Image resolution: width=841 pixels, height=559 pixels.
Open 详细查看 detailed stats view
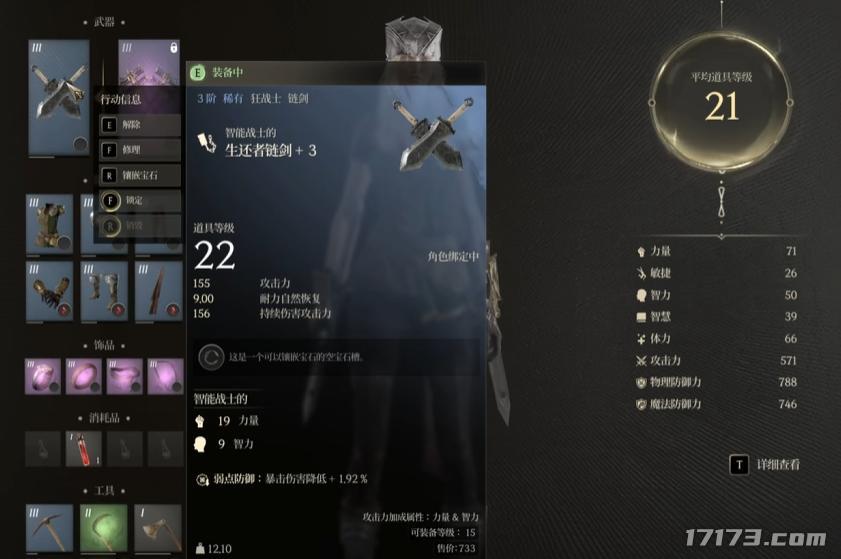pos(766,464)
